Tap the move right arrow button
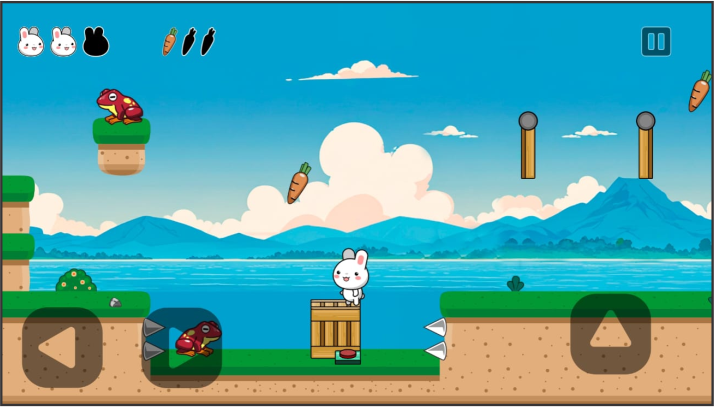This screenshot has width=714, height=407. tap(182, 347)
